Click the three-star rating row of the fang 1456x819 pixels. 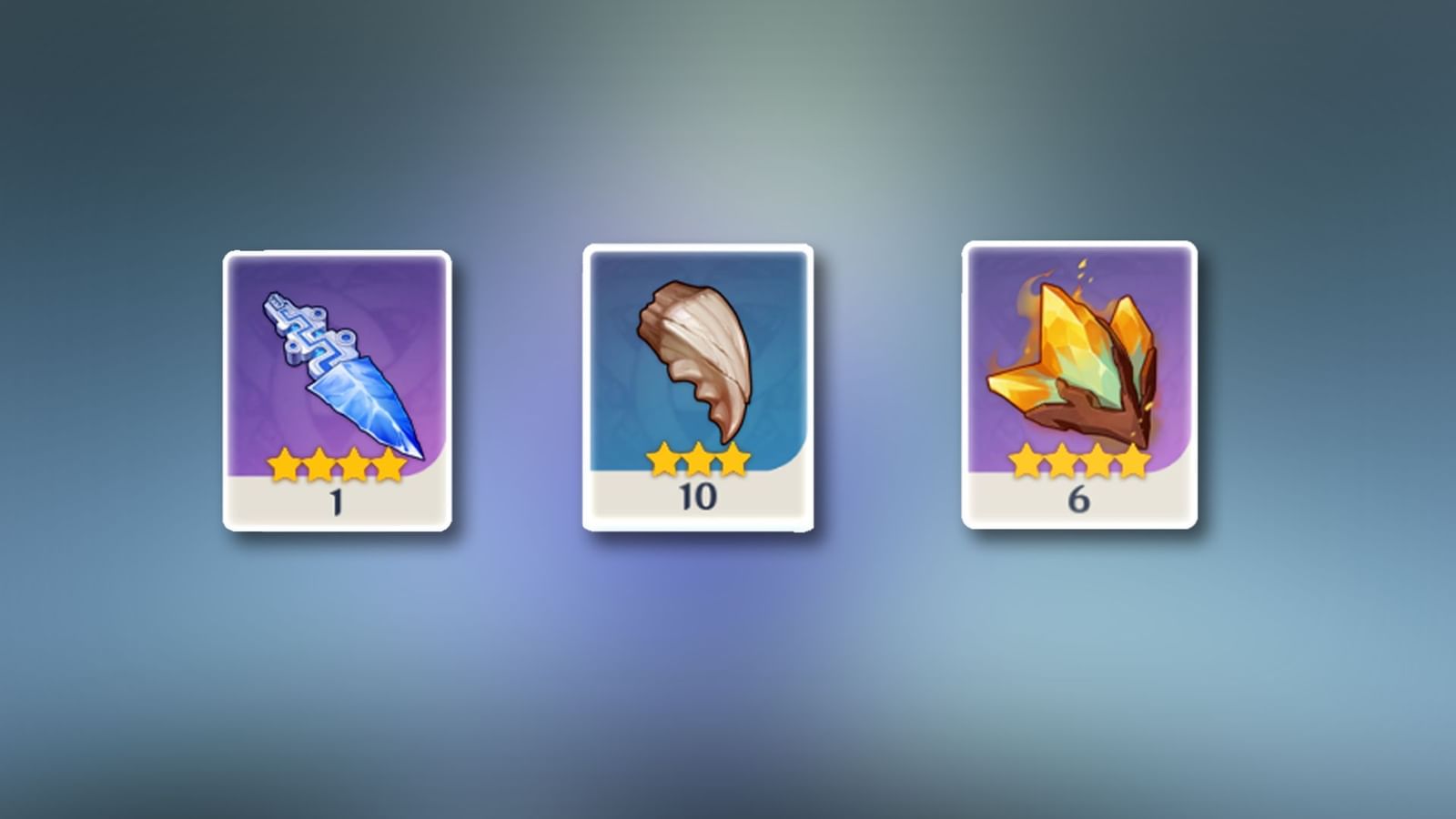[x=698, y=460]
